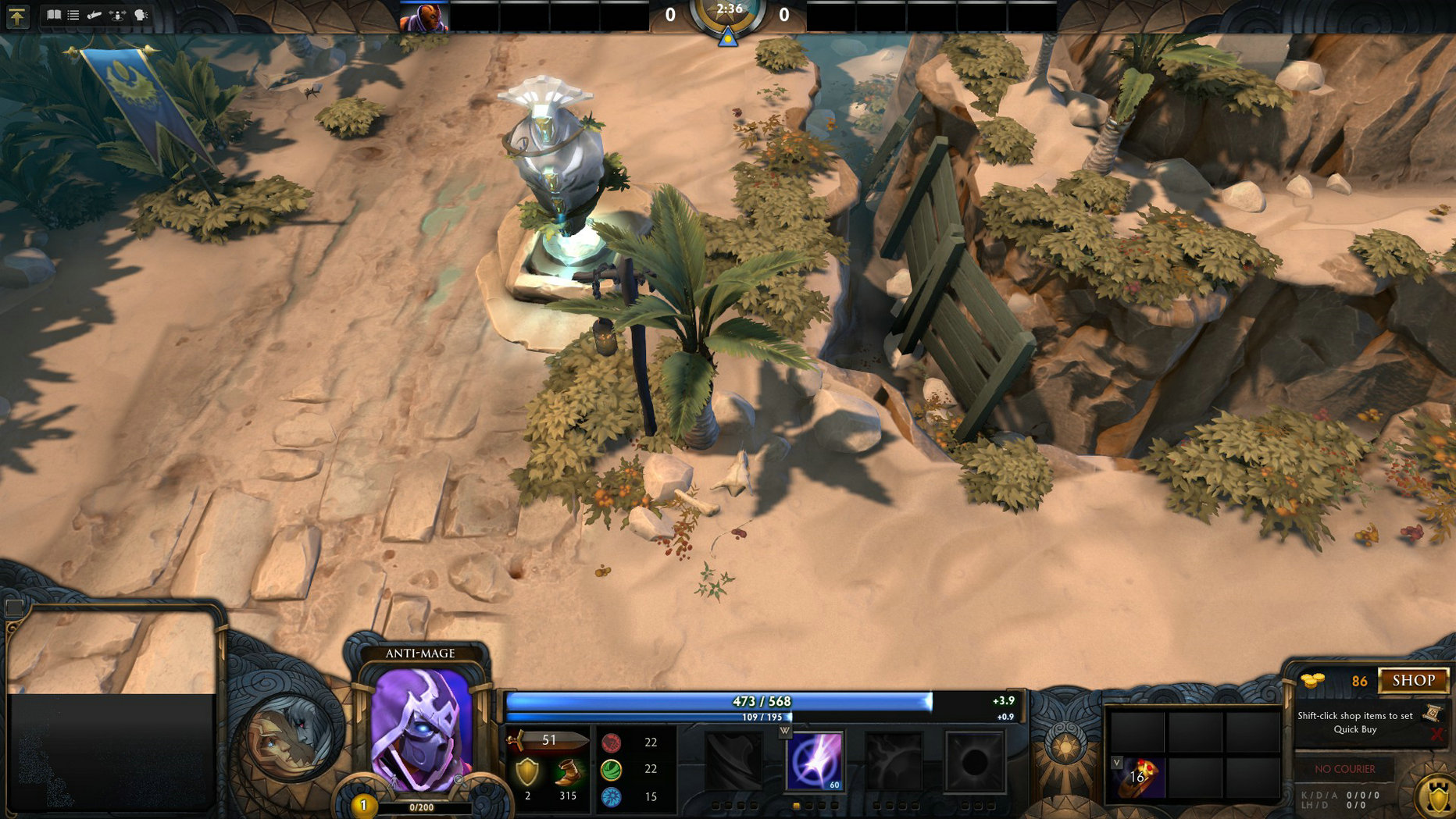Screen dimensions: 1456x819
Task: Open the SHOP
Action: [1412, 681]
